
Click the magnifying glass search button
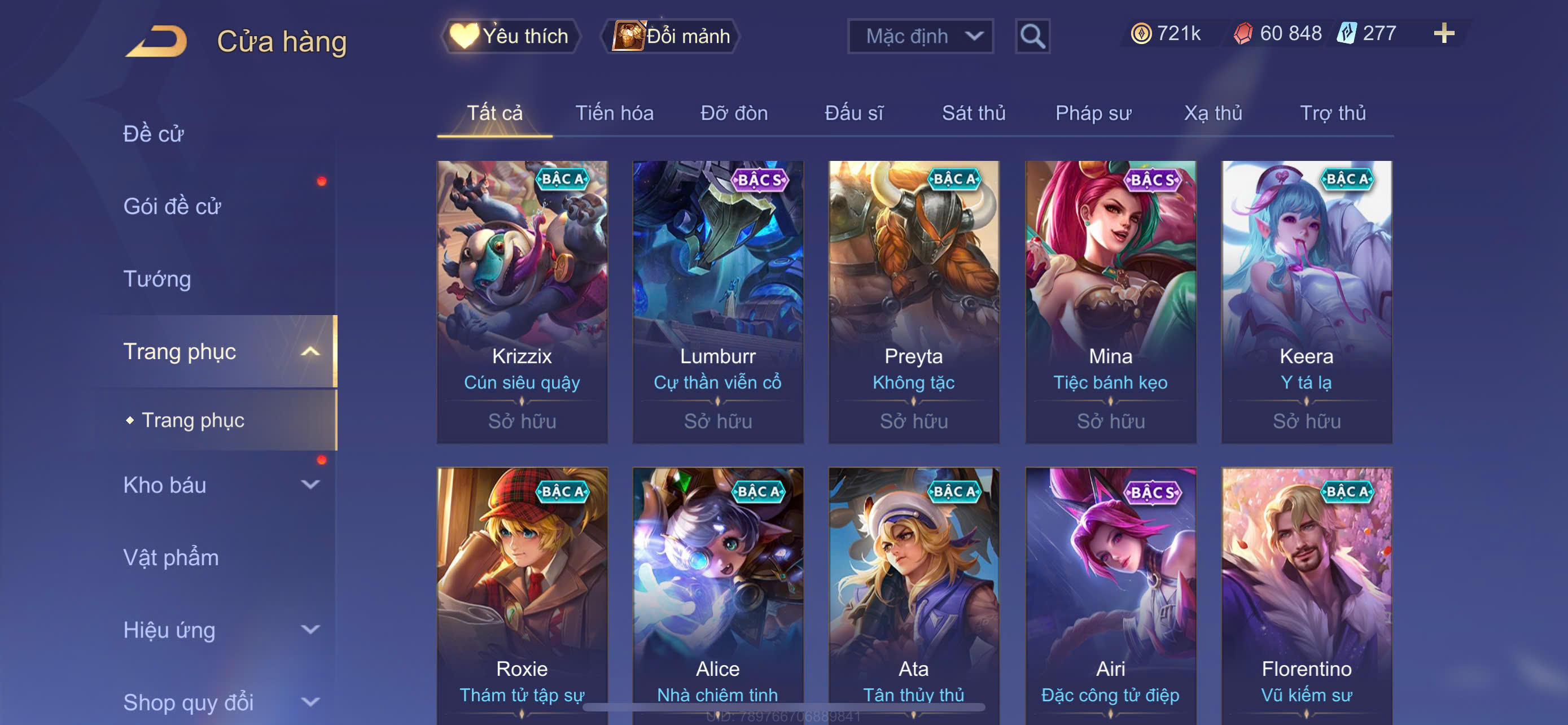pos(1032,37)
